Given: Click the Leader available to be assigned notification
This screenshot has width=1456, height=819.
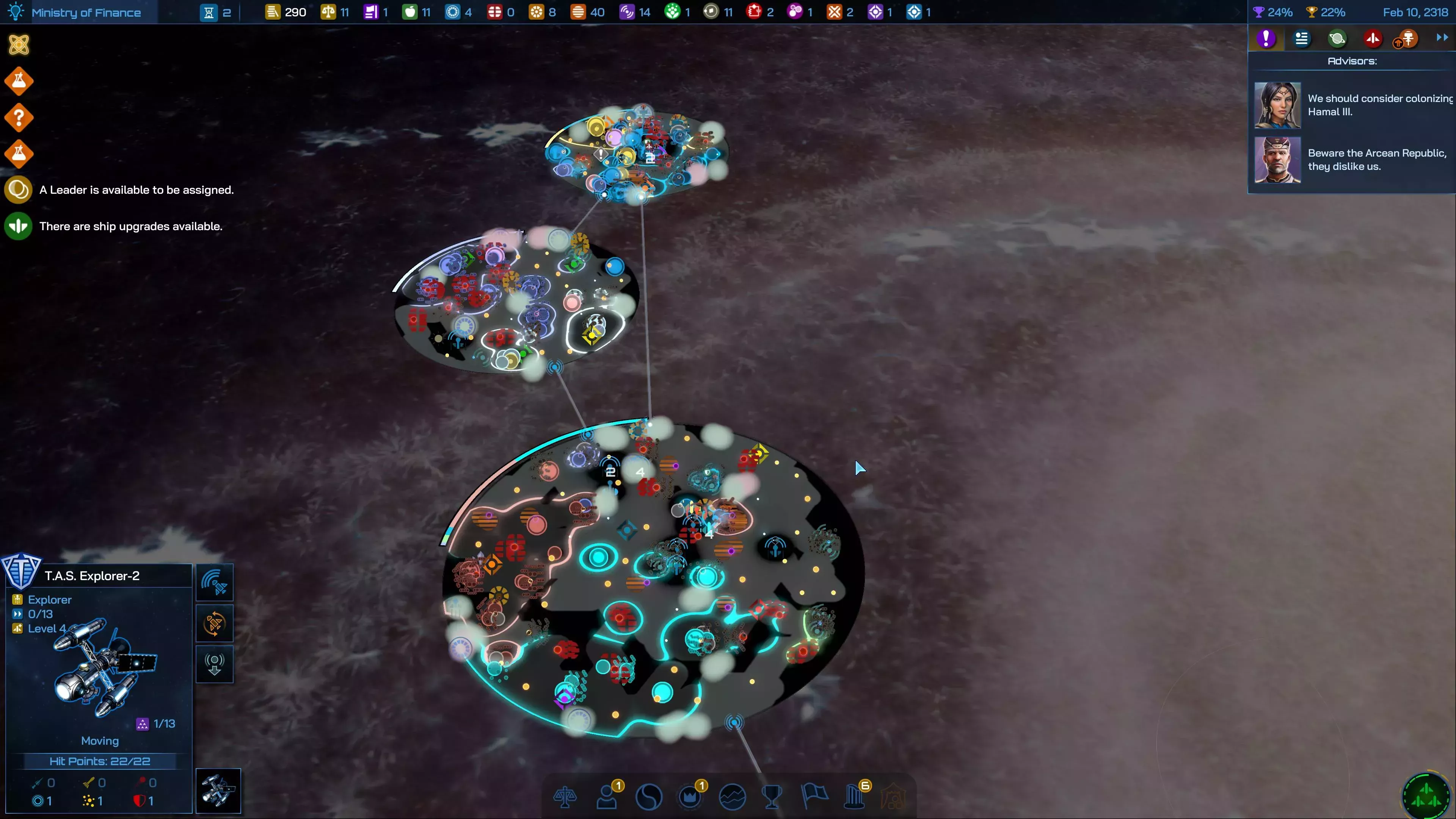Looking at the screenshot, I should pyautogui.click(x=136, y=190).
